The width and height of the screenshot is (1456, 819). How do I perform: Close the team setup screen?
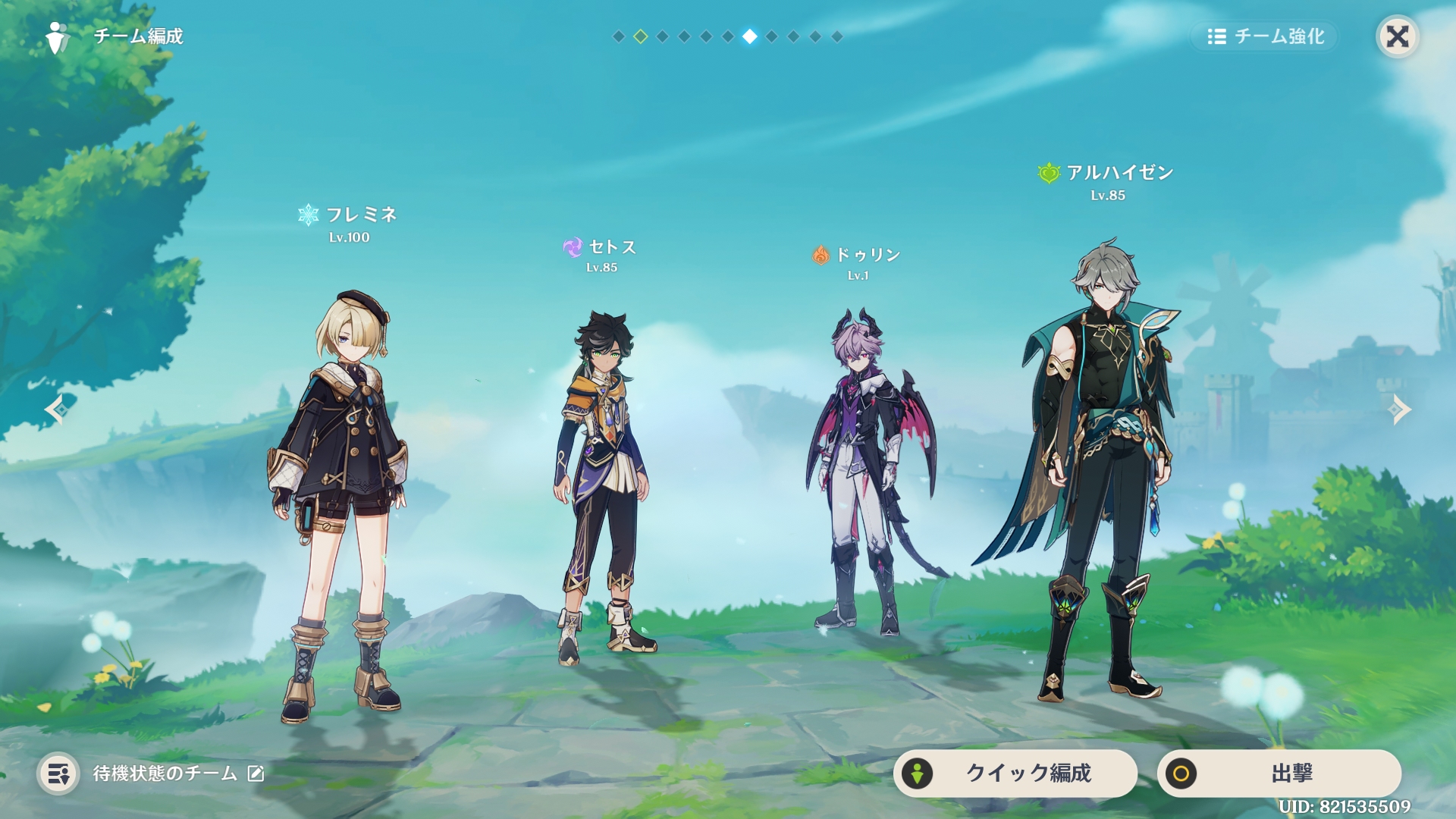[1397, 36]
